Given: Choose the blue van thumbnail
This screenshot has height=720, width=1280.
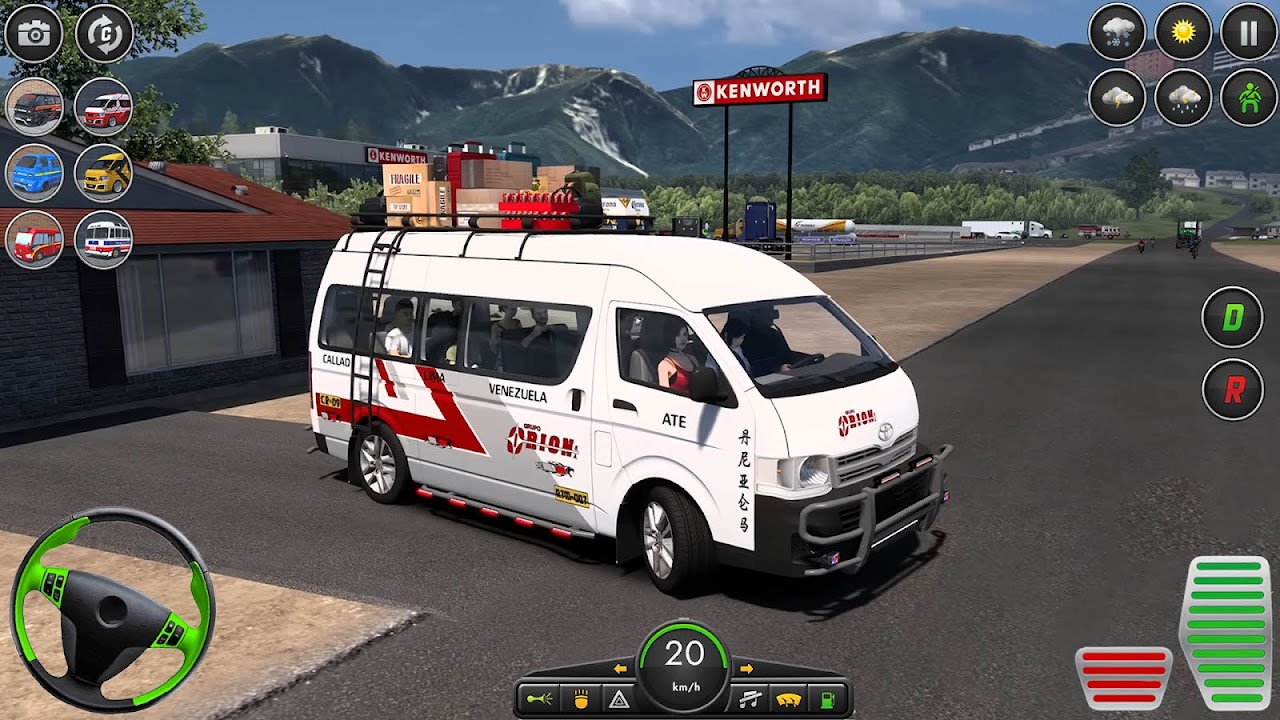Looking at the screenshot, I should (x=35, y=173).
